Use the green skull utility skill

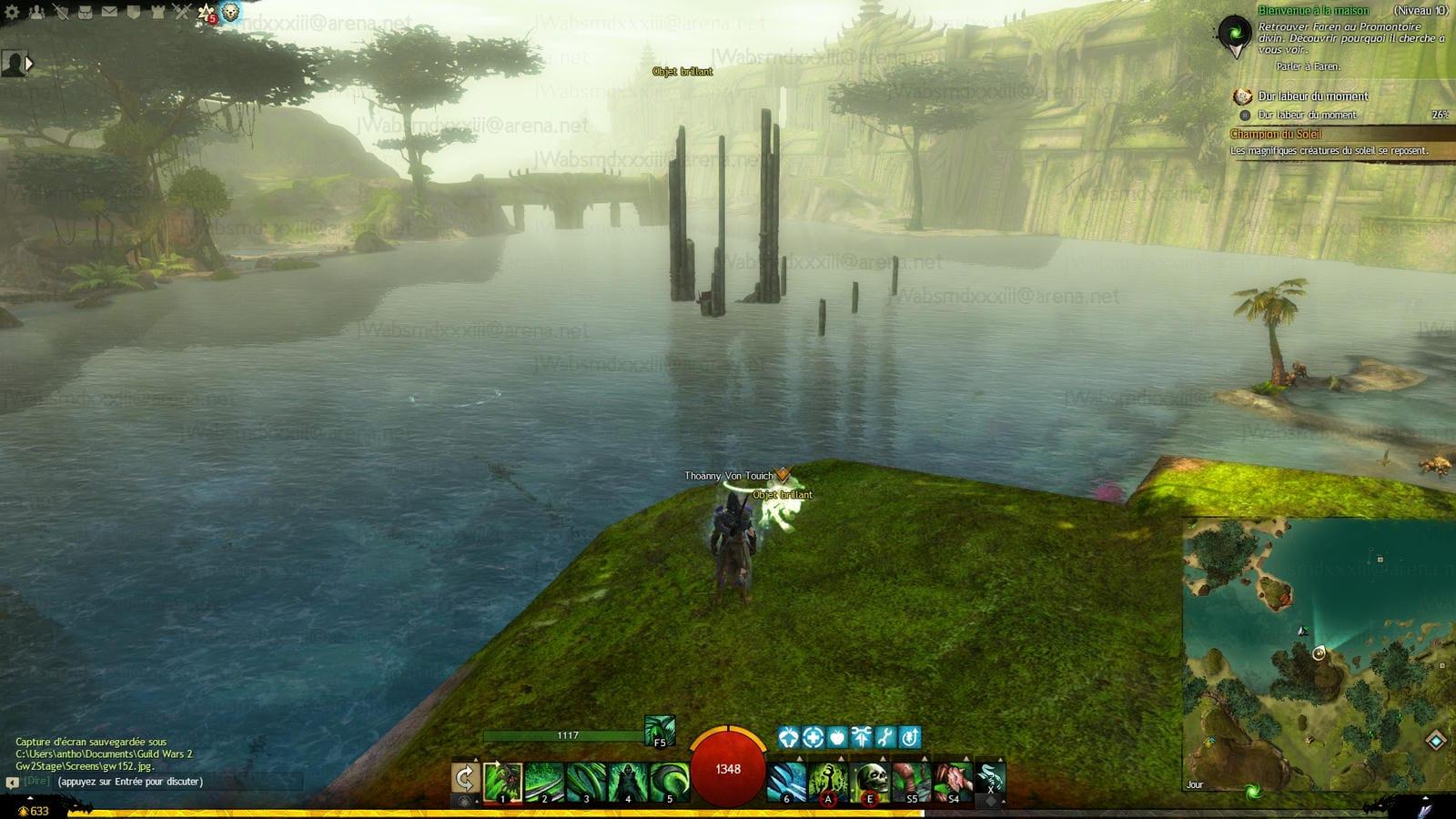point(869,782)
